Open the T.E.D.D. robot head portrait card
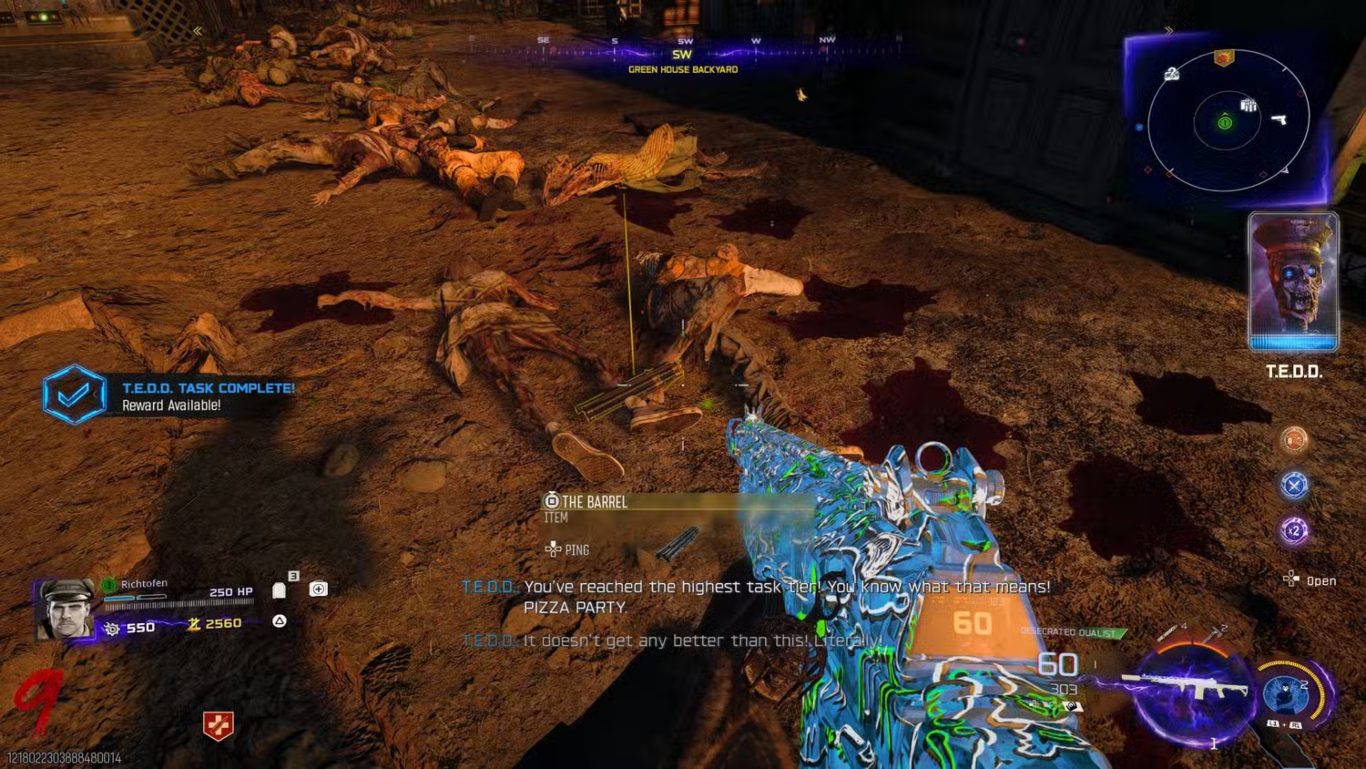Screen dimensions: 1366x769 pyautogui.click(x=1293, y=282)
